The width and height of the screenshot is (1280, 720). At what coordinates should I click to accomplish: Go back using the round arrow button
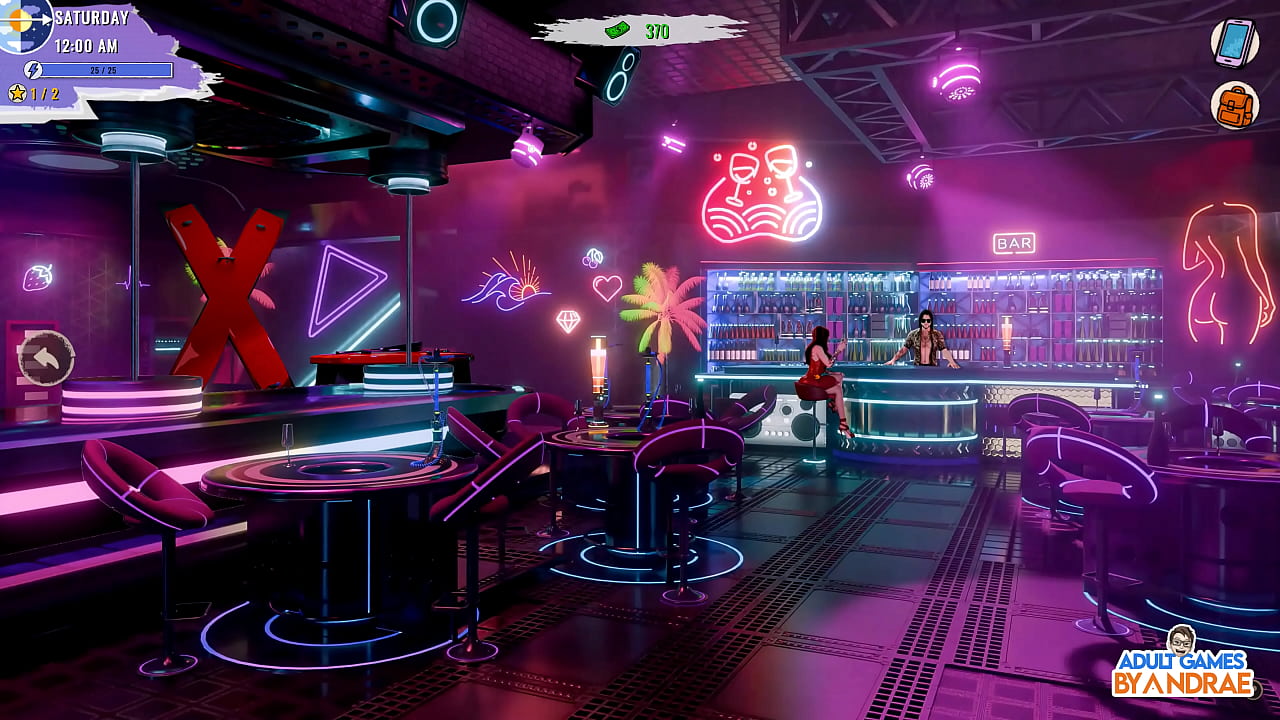point(46,357)
